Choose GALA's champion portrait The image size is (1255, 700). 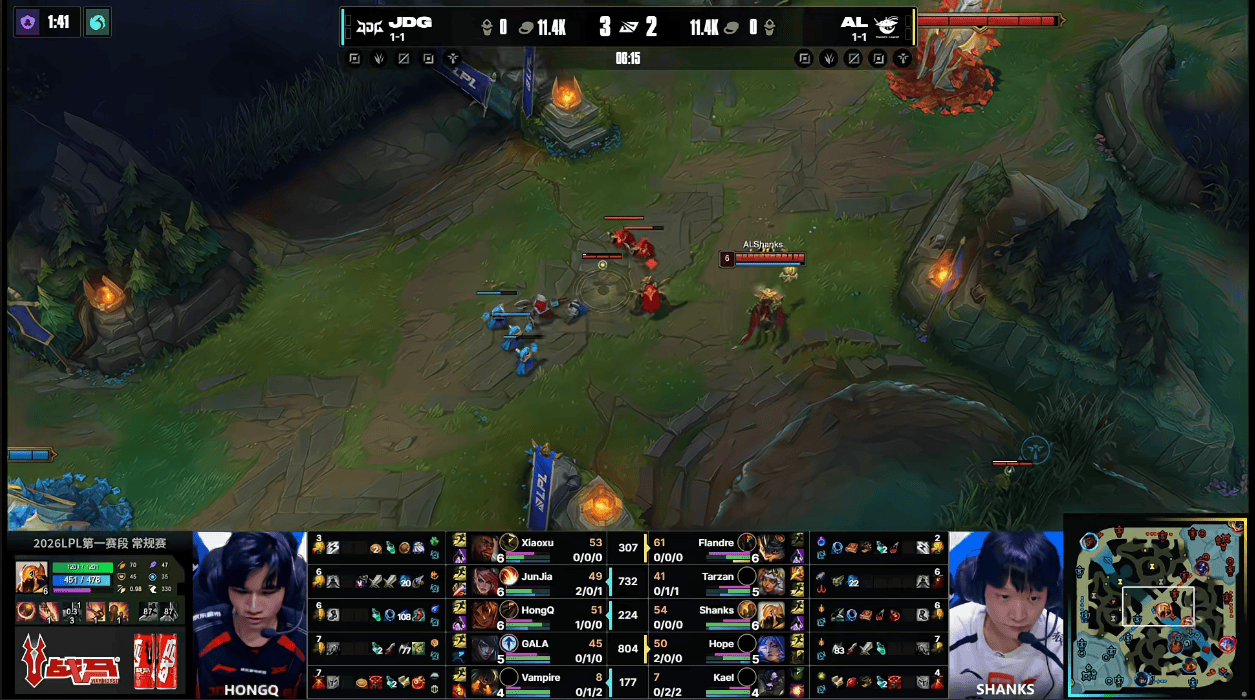coord(484,647)
